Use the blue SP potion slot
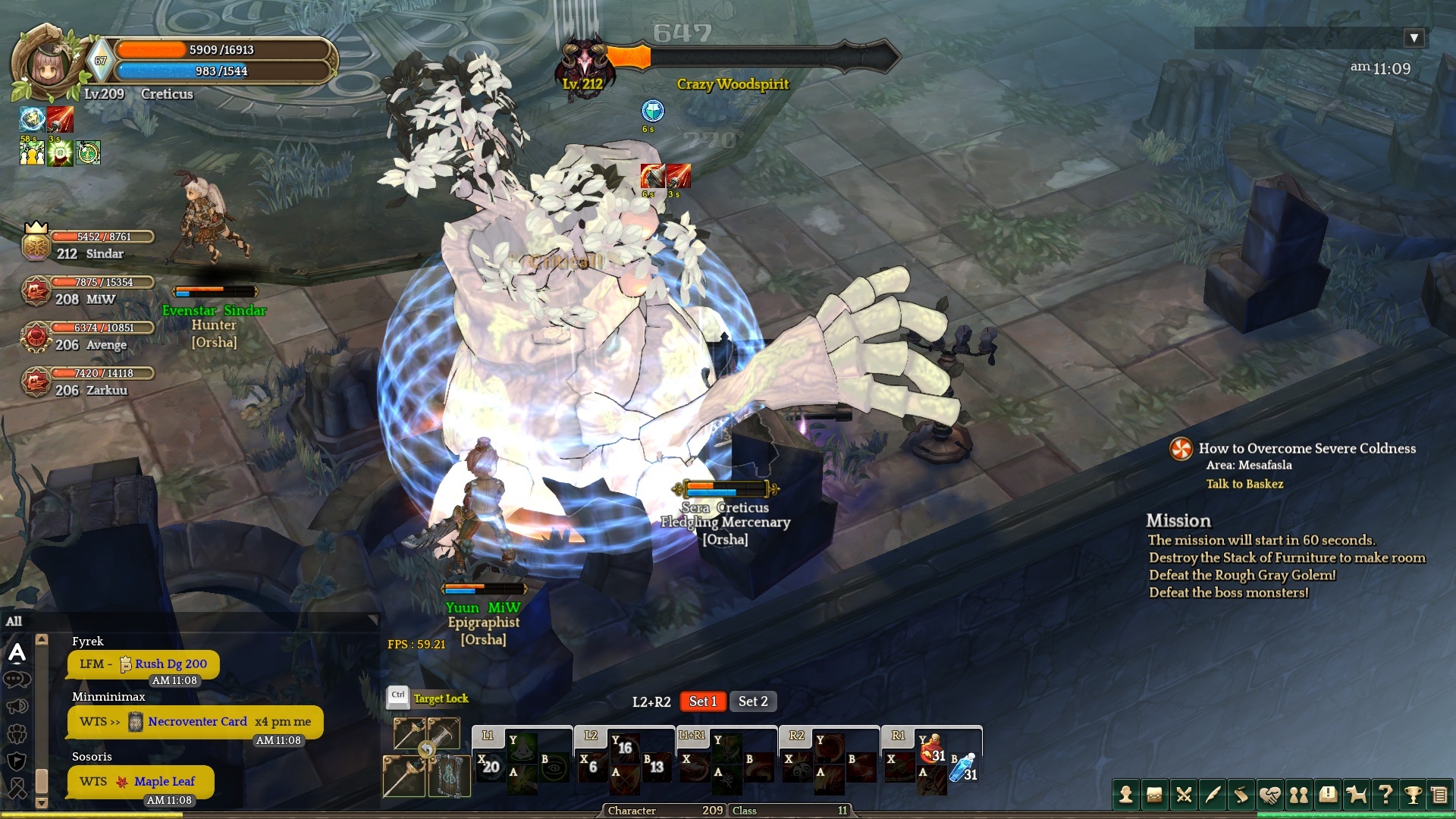Screen dimensions: 1456x819 965,768
